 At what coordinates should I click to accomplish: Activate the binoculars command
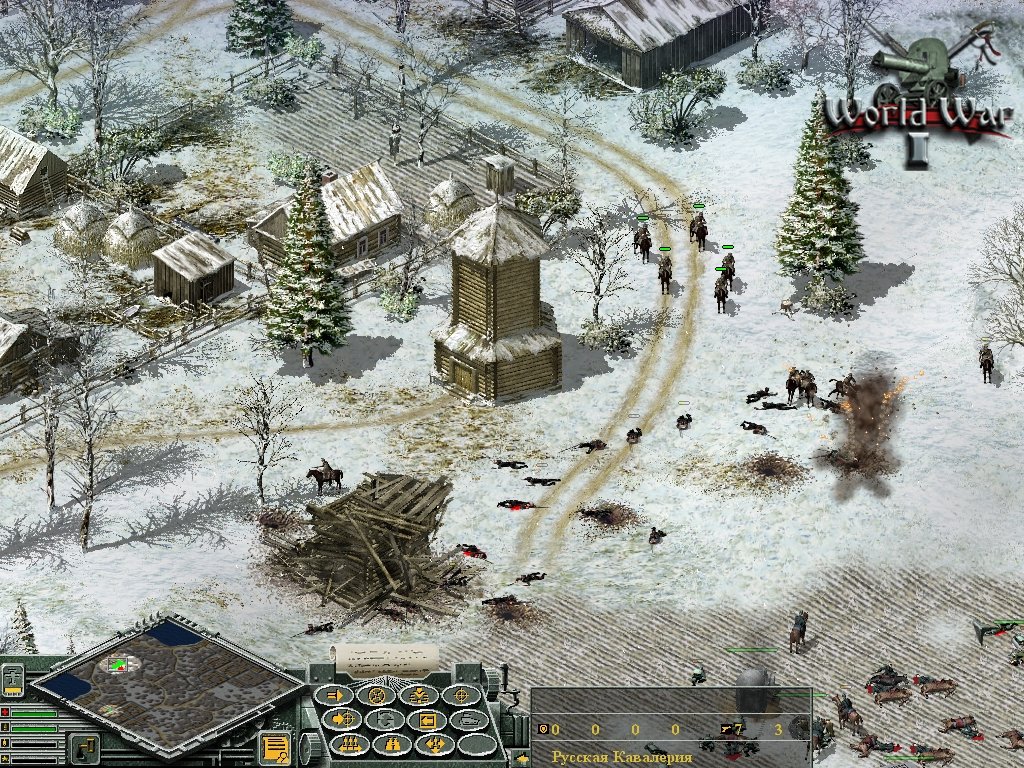click(392, 744)
